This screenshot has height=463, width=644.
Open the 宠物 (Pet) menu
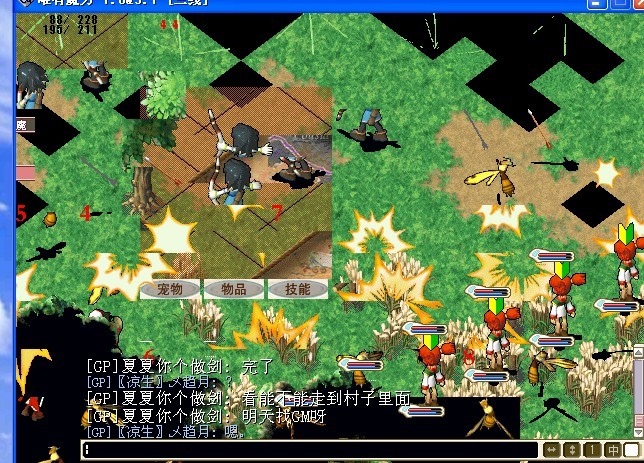tap(171, 289)
